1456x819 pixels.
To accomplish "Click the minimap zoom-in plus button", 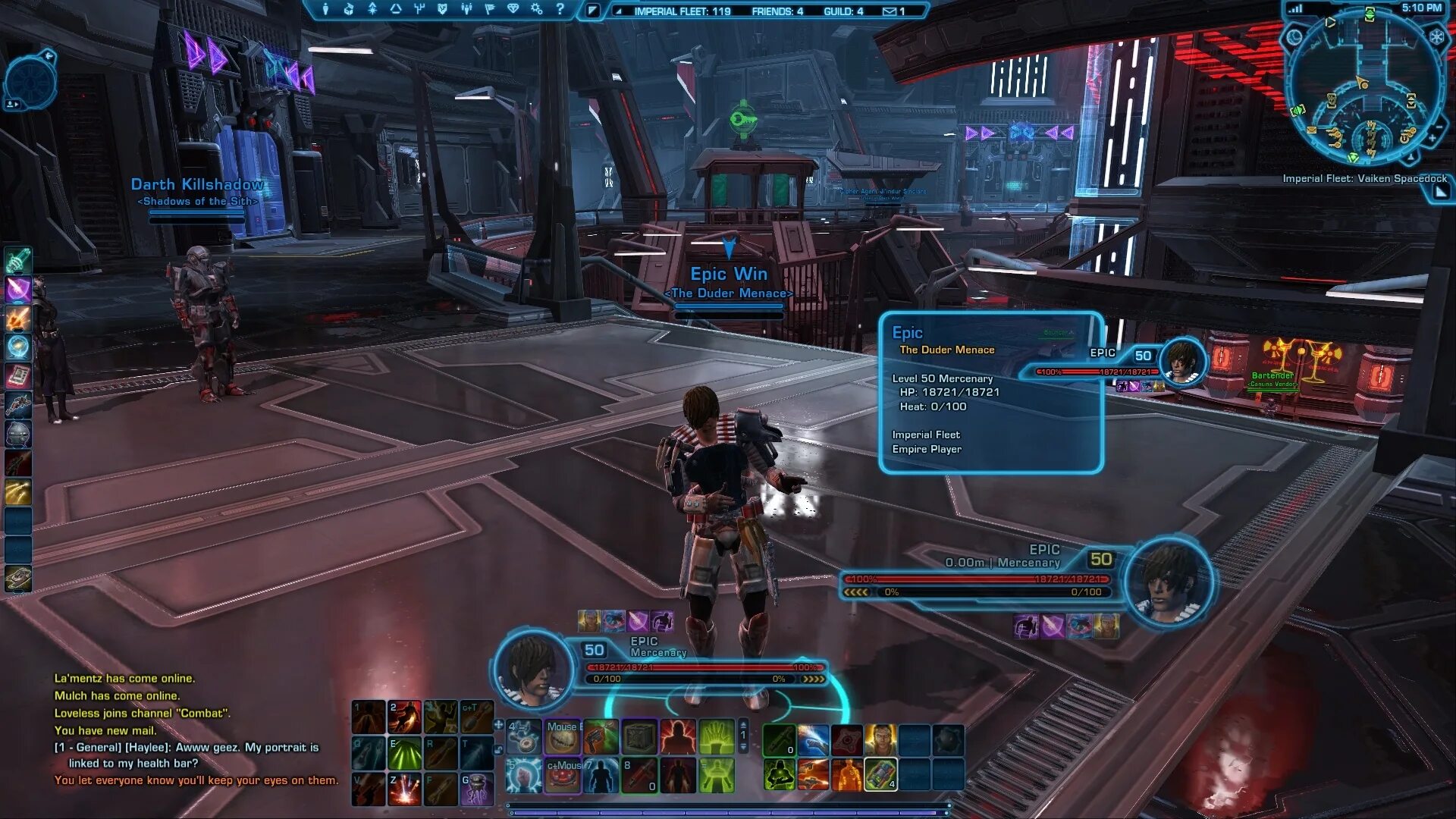I will [x=1432, y=139].
